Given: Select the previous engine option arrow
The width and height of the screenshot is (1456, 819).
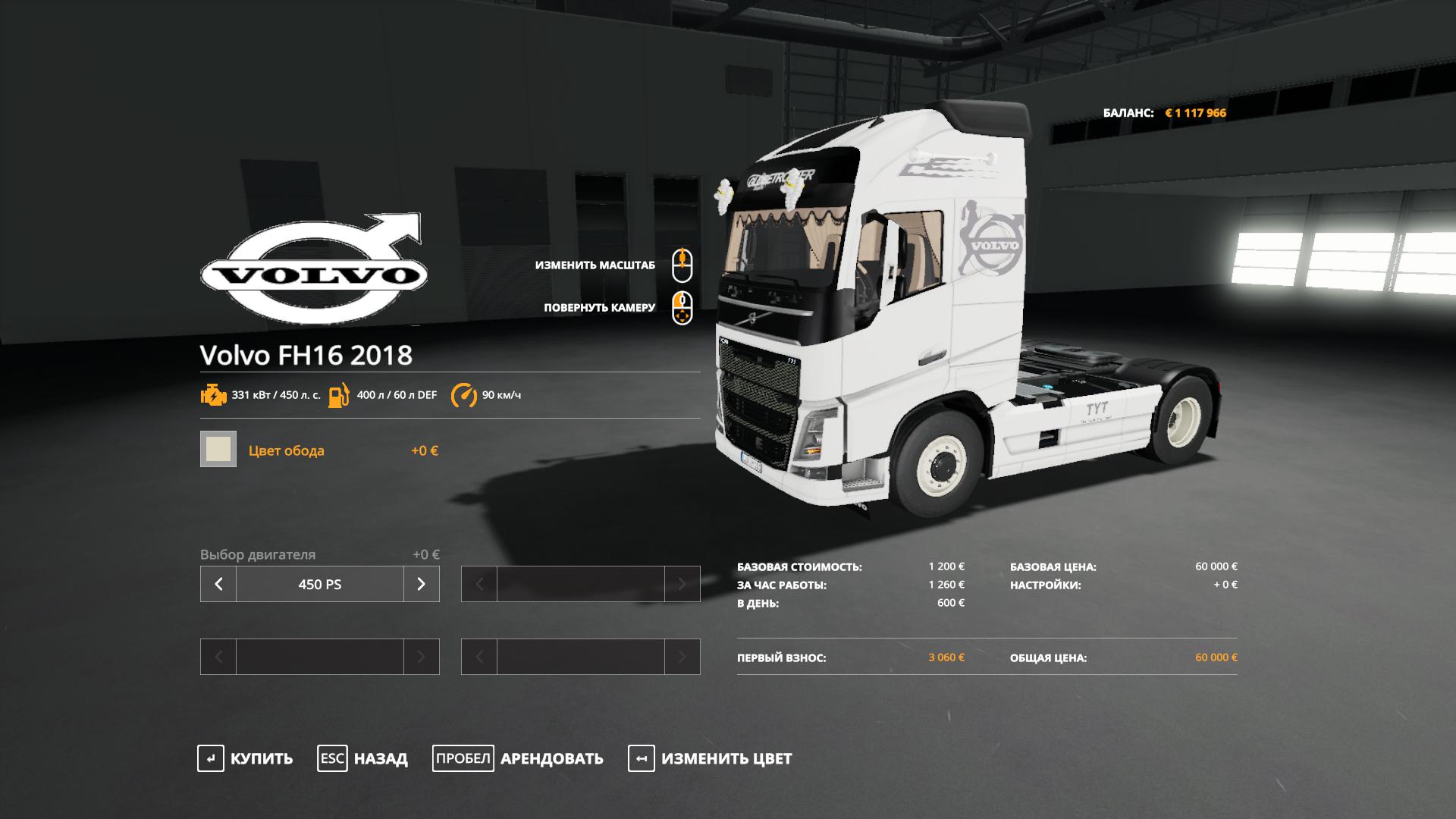Looking at the screenshot, I should click(x=218, y=584).
